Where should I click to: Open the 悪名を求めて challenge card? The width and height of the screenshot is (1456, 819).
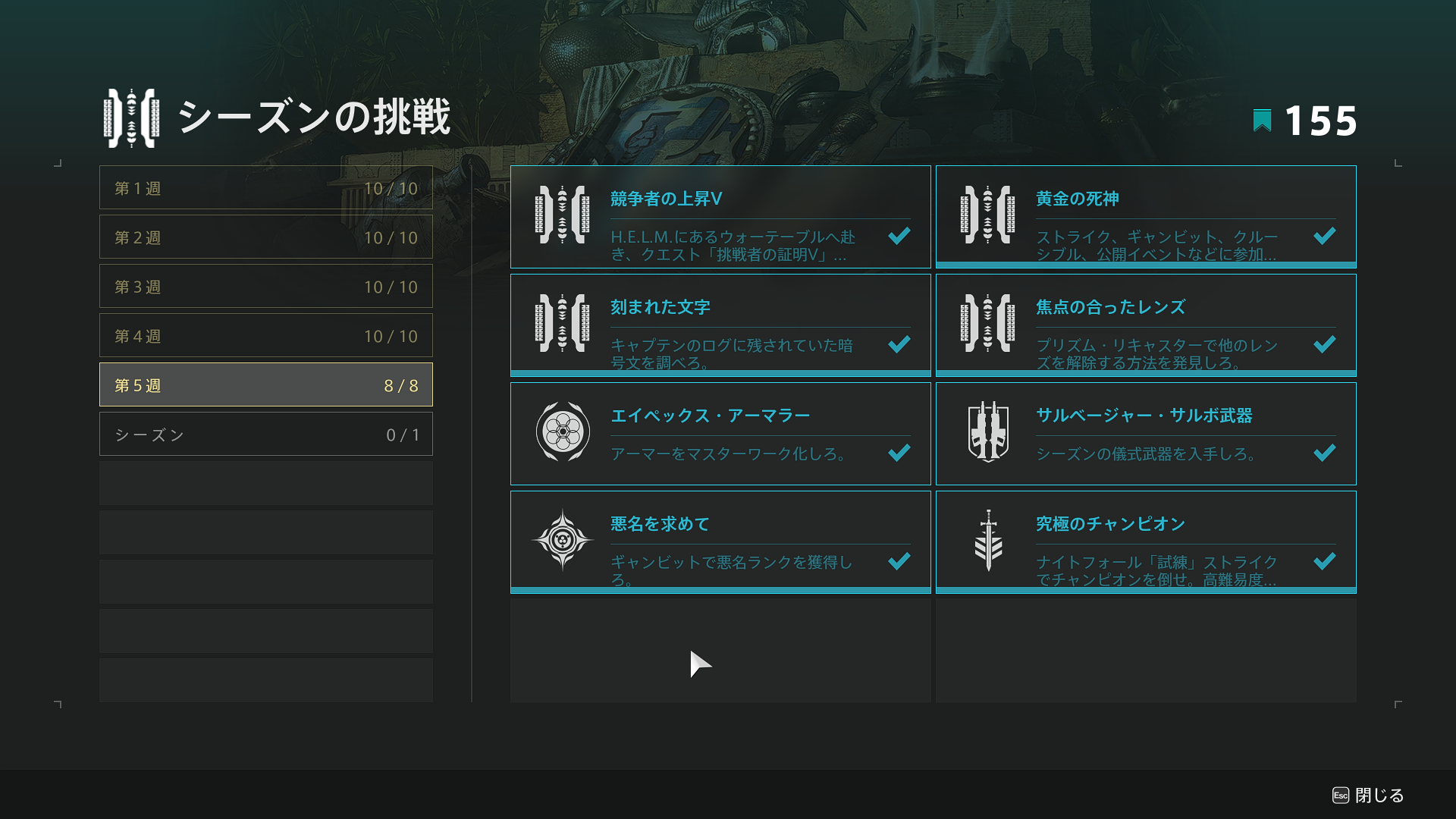tap(720, 541)
